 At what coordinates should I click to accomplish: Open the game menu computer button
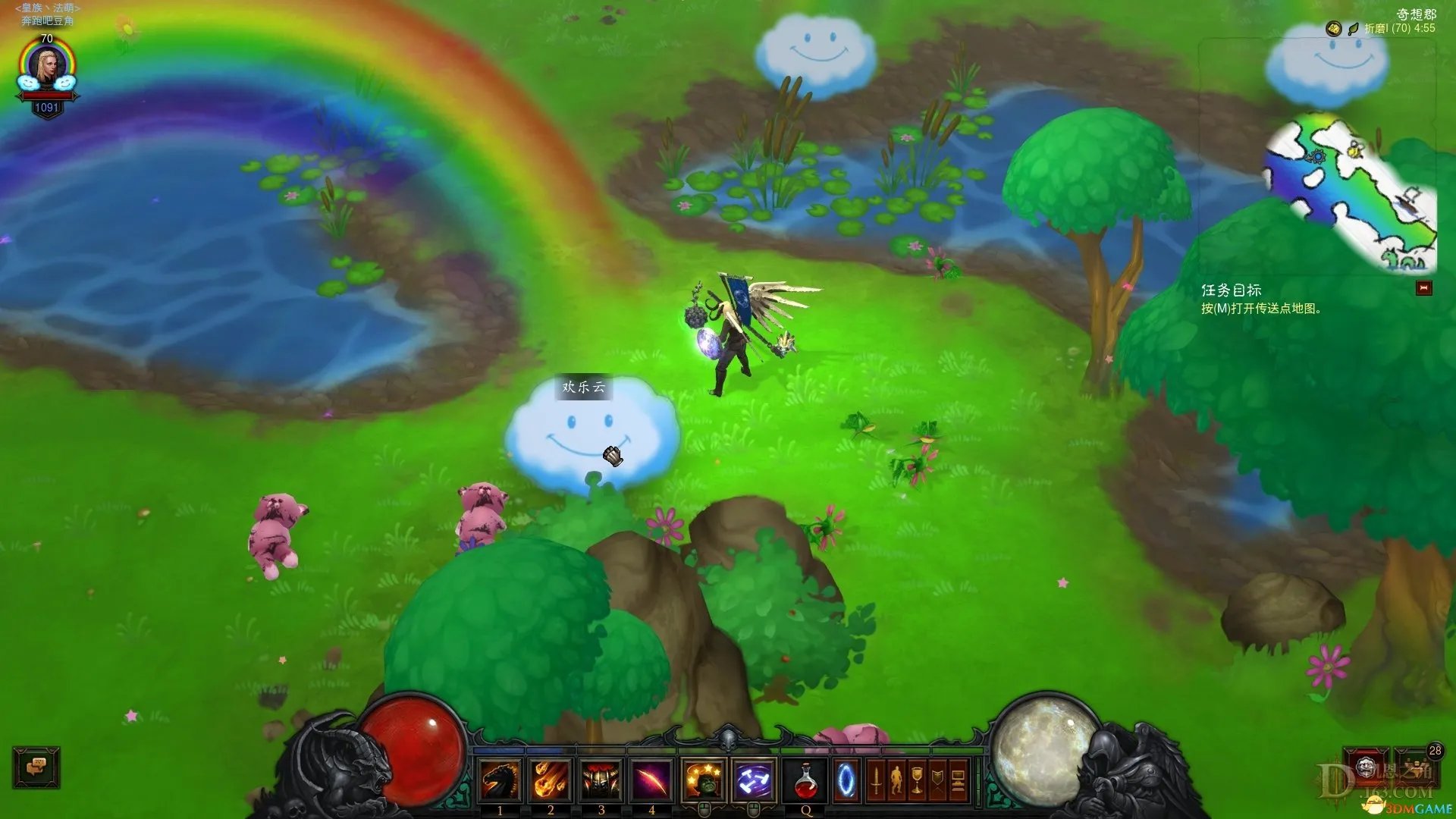click(x=958, y=780)
